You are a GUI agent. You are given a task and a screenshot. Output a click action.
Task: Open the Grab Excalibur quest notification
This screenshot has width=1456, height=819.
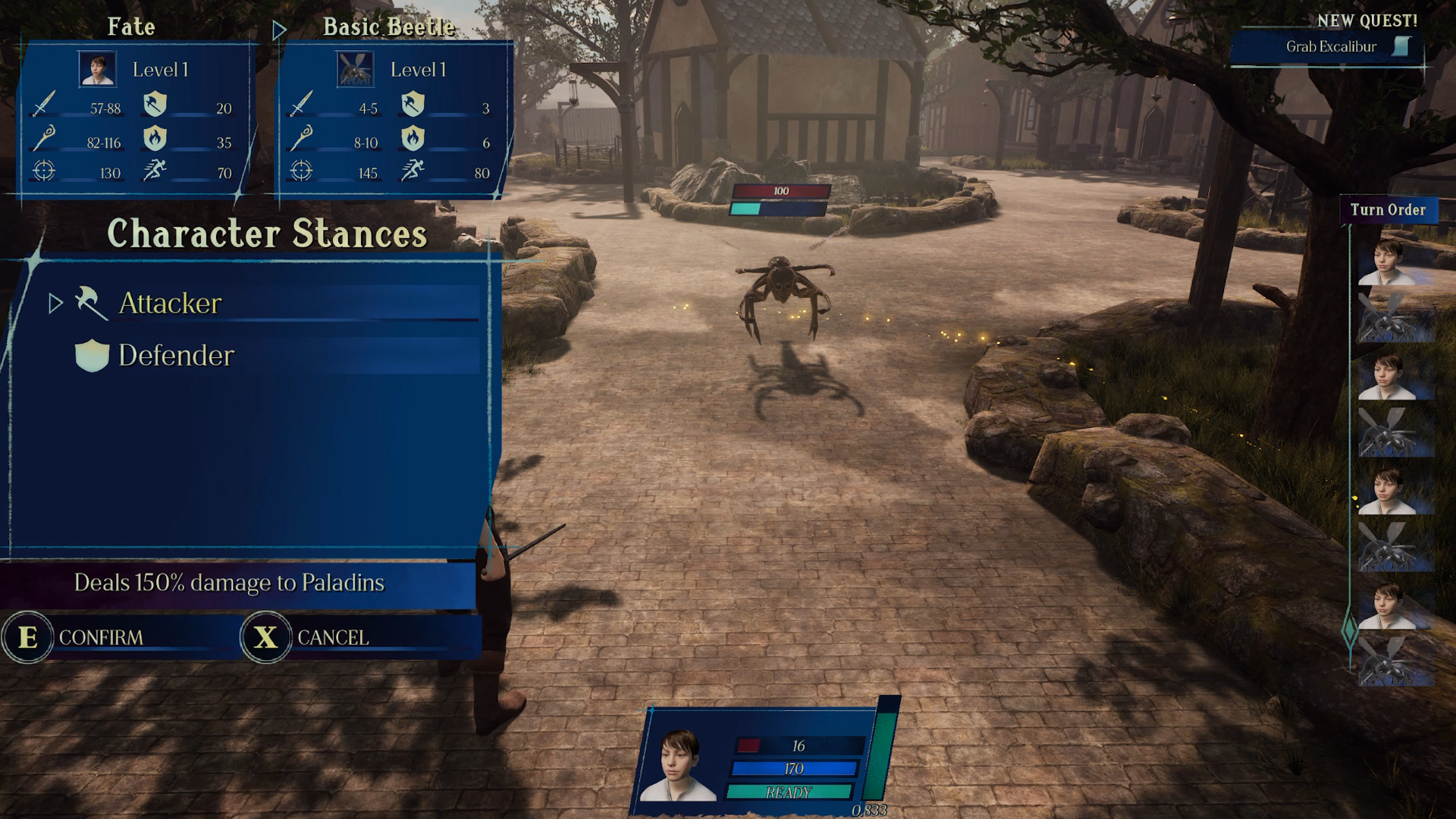pos(1331,47)
